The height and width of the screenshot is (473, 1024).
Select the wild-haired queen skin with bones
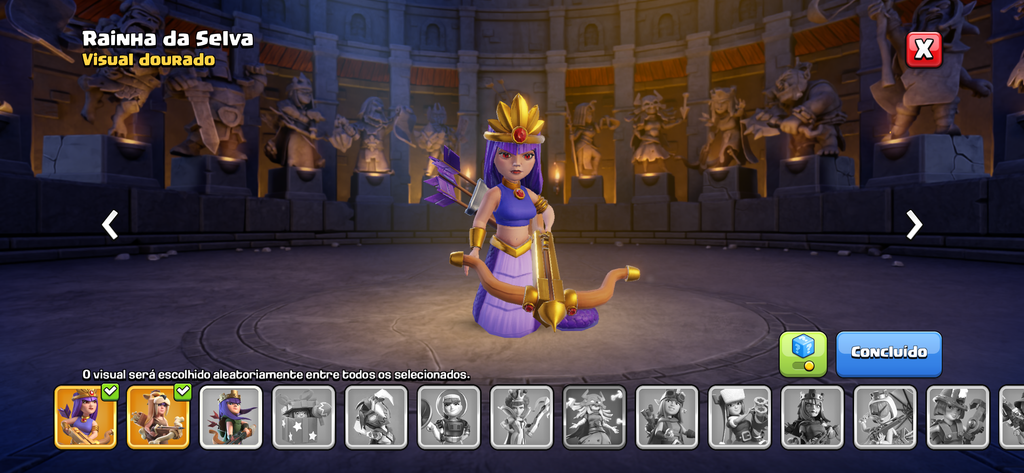(594, 416)
